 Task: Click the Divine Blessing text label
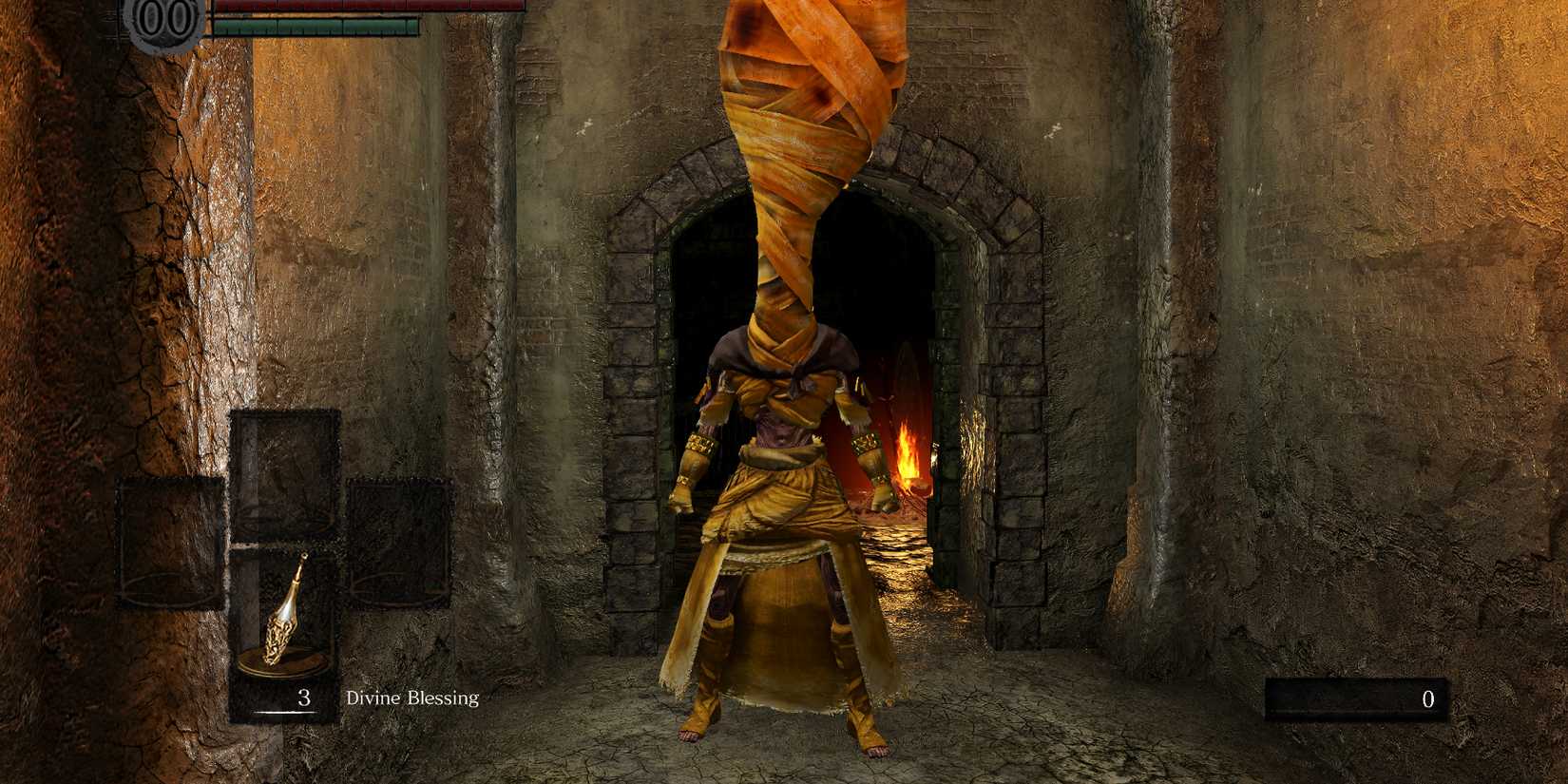pyautogui.click(x=411, y=697)
